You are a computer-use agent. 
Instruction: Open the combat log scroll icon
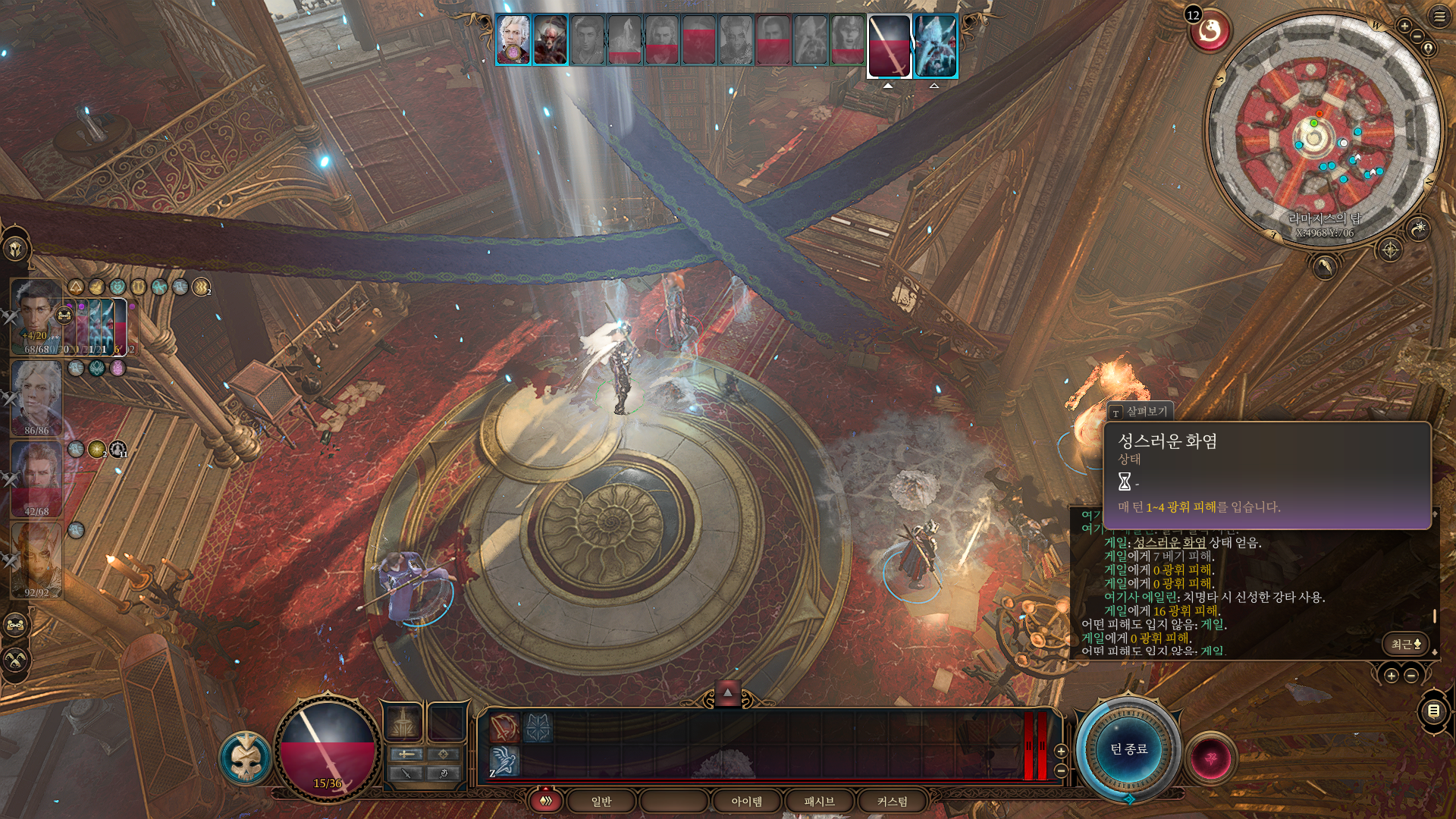click(x=1433, y=711)
